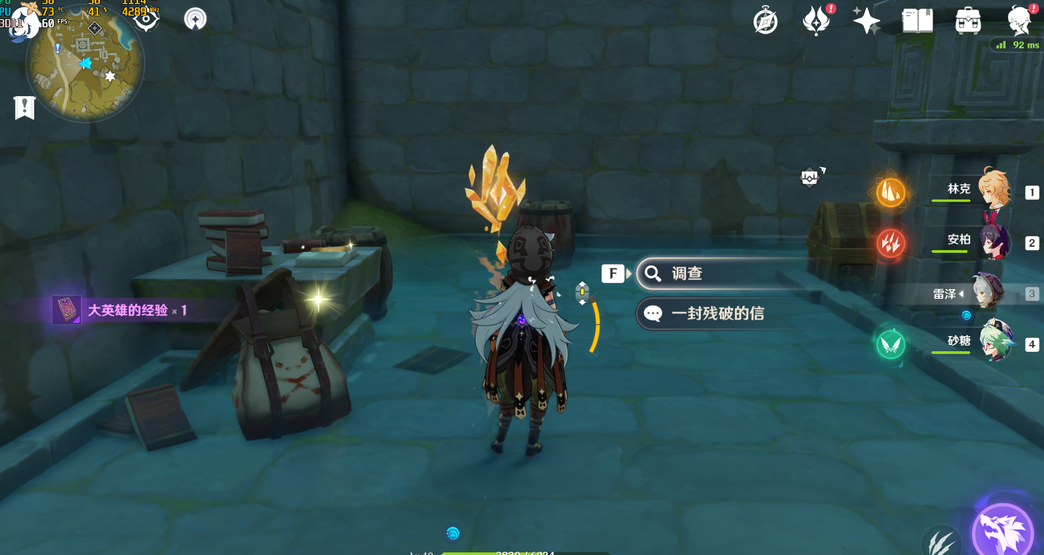
Task: Open the backpack inventory
Action: 967,21
